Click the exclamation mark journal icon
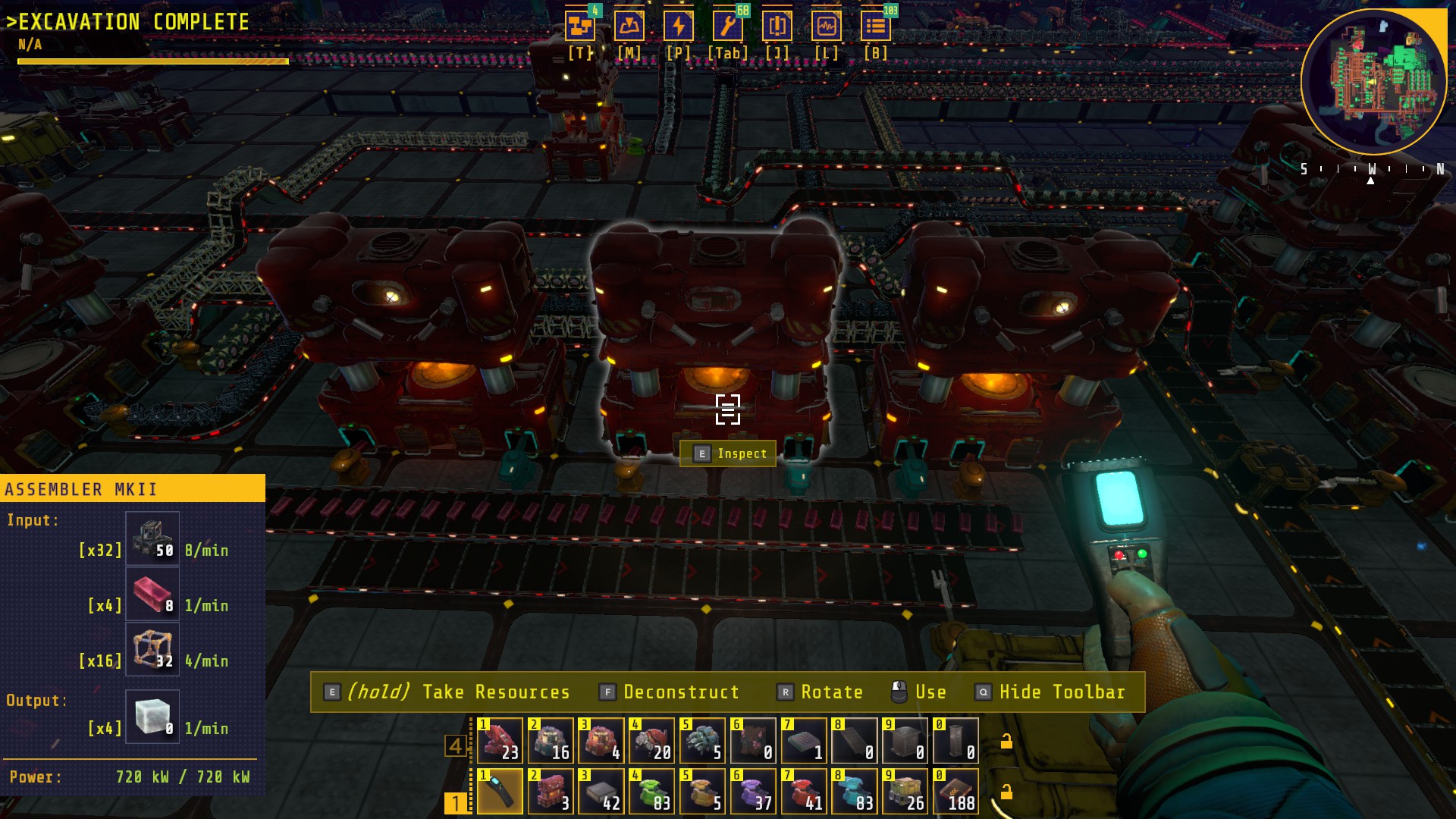 777,27
